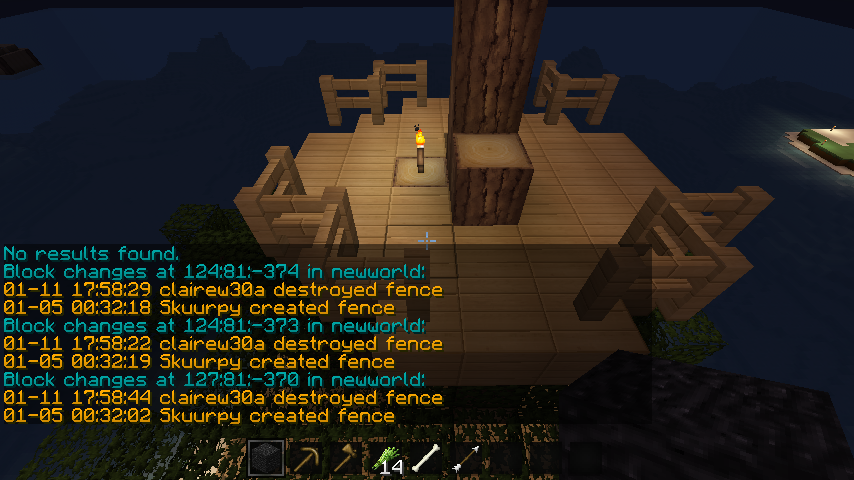Select the stack of 14 sugar cane
Screen dimensions: 854x480
tap(386, 459)
